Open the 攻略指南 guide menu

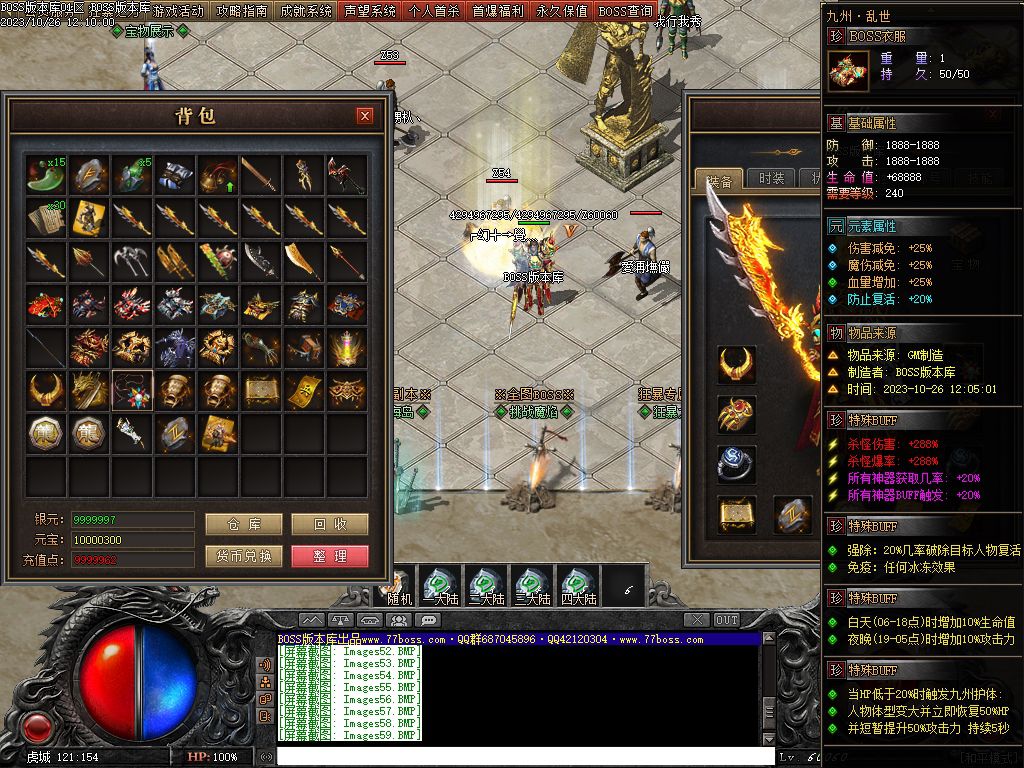(x=241, y=11)
